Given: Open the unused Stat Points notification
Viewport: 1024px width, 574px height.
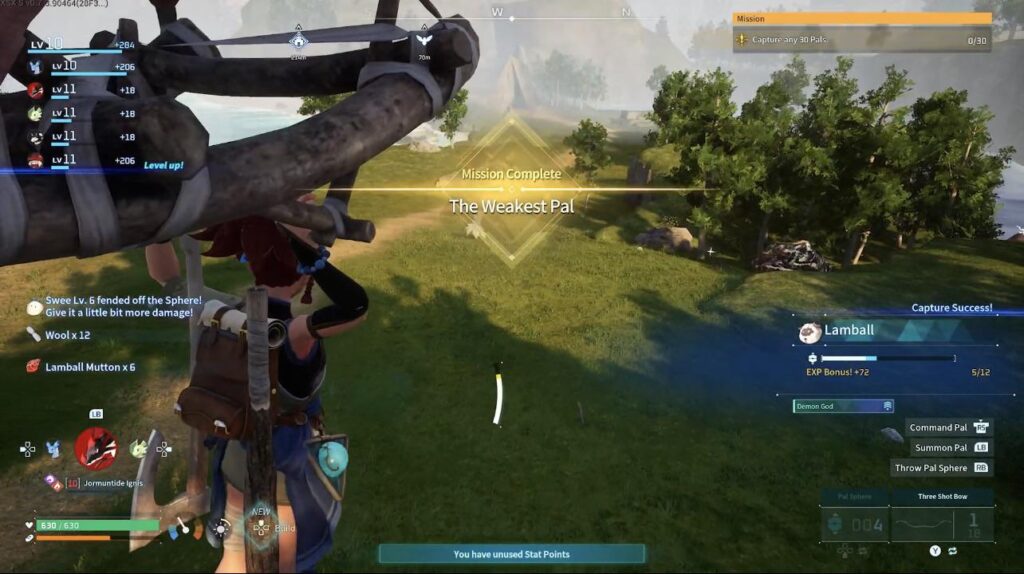Looking at the screenshot, I should click(511, 554).
